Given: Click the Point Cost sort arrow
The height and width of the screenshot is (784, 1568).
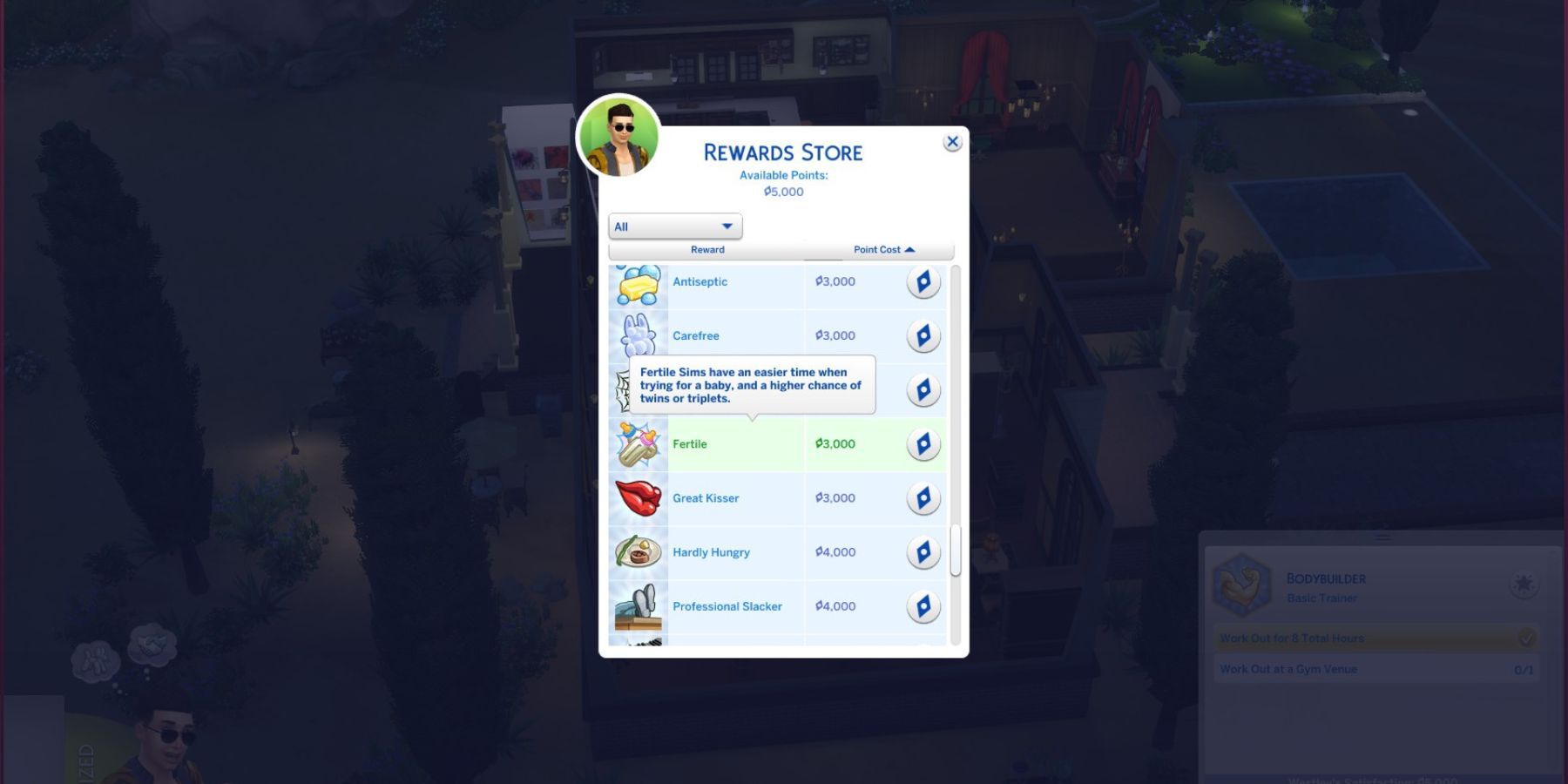Looking at the screenshot, I should pyautogui.click(x=910, y=249).
